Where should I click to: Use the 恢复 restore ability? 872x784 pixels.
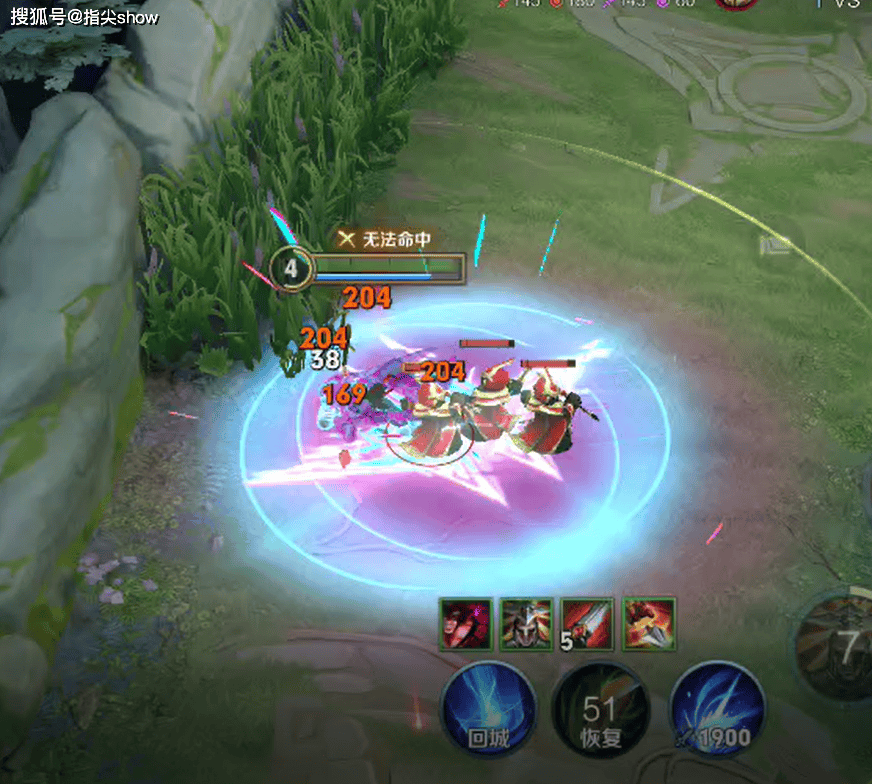tap(600, 710)
